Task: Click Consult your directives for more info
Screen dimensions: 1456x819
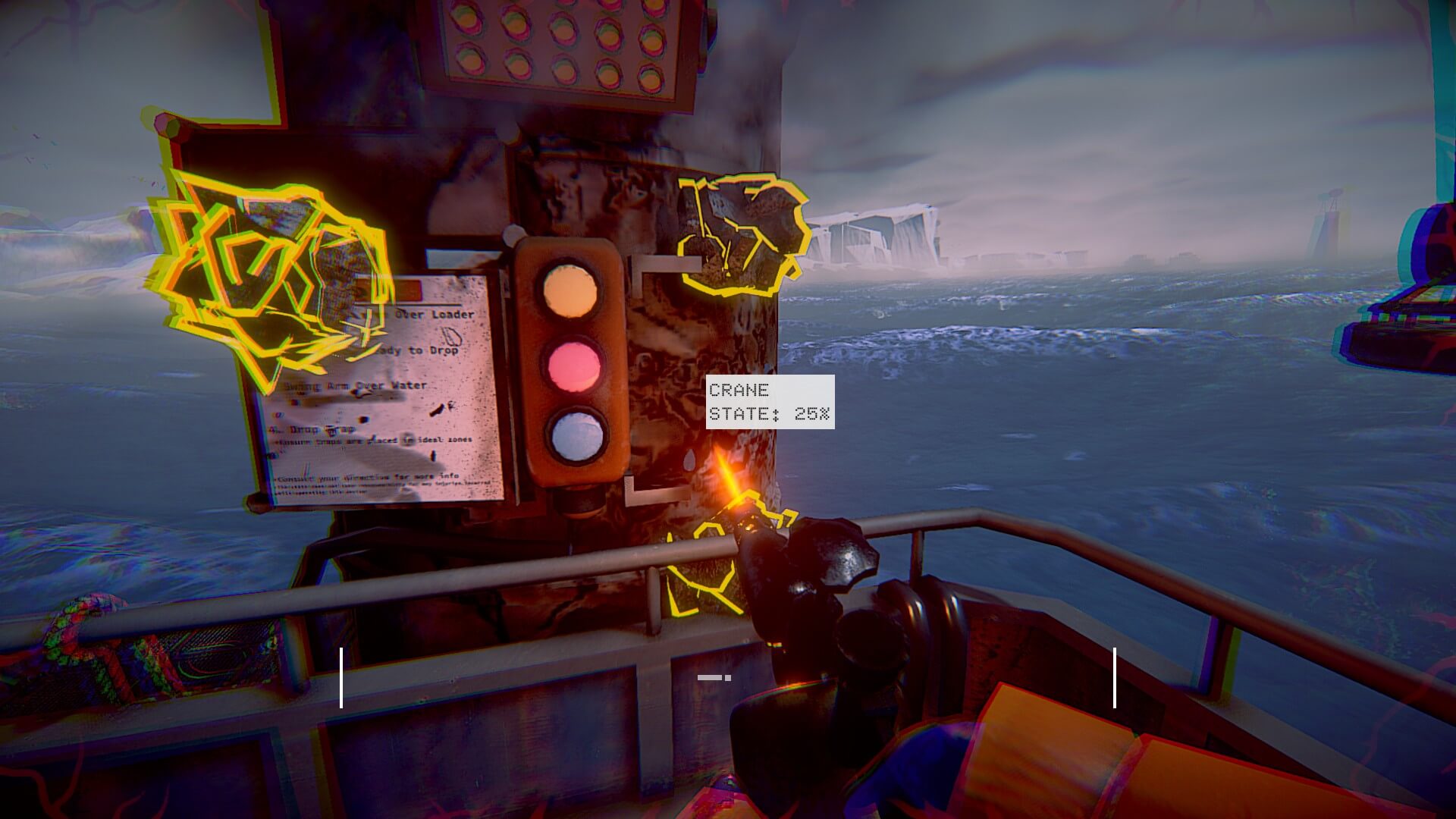Action: pyautogui.click(x=364, y=476)
